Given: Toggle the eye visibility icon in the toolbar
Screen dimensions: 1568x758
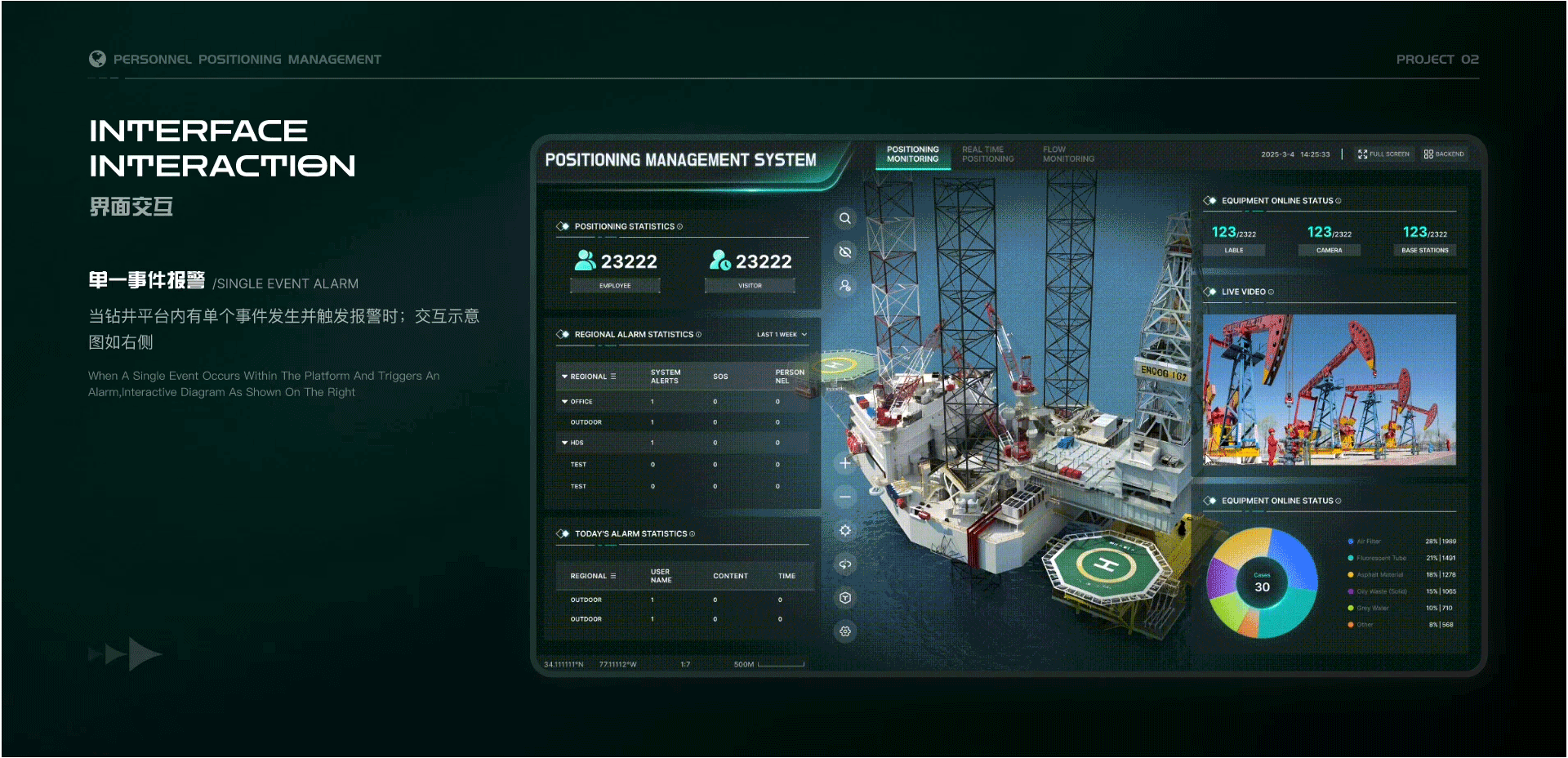Looking at the screenshot, I should 845,252.
